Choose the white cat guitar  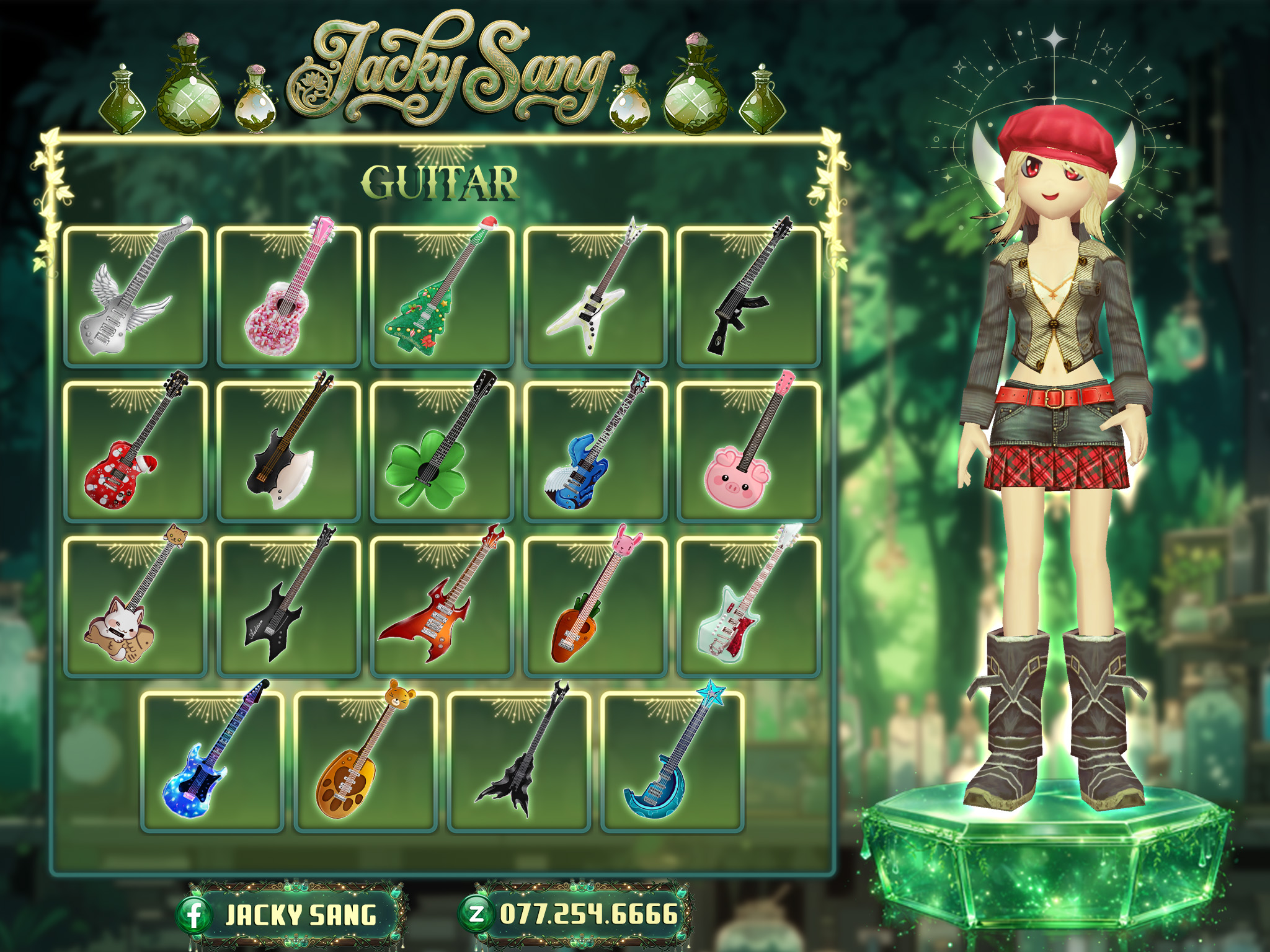(x=135, y=606)
